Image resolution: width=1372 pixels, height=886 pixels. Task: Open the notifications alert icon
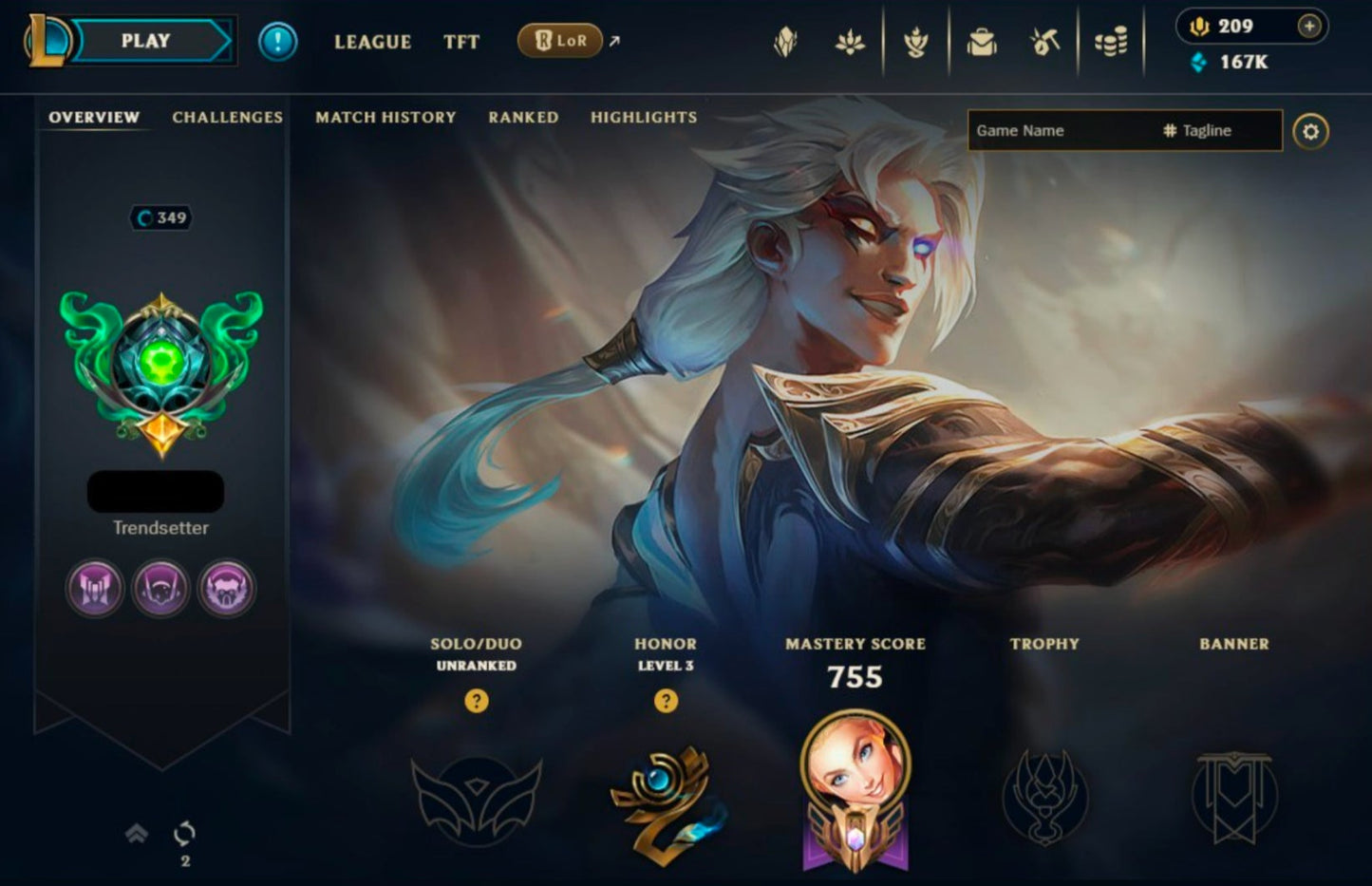click(278, 40)
